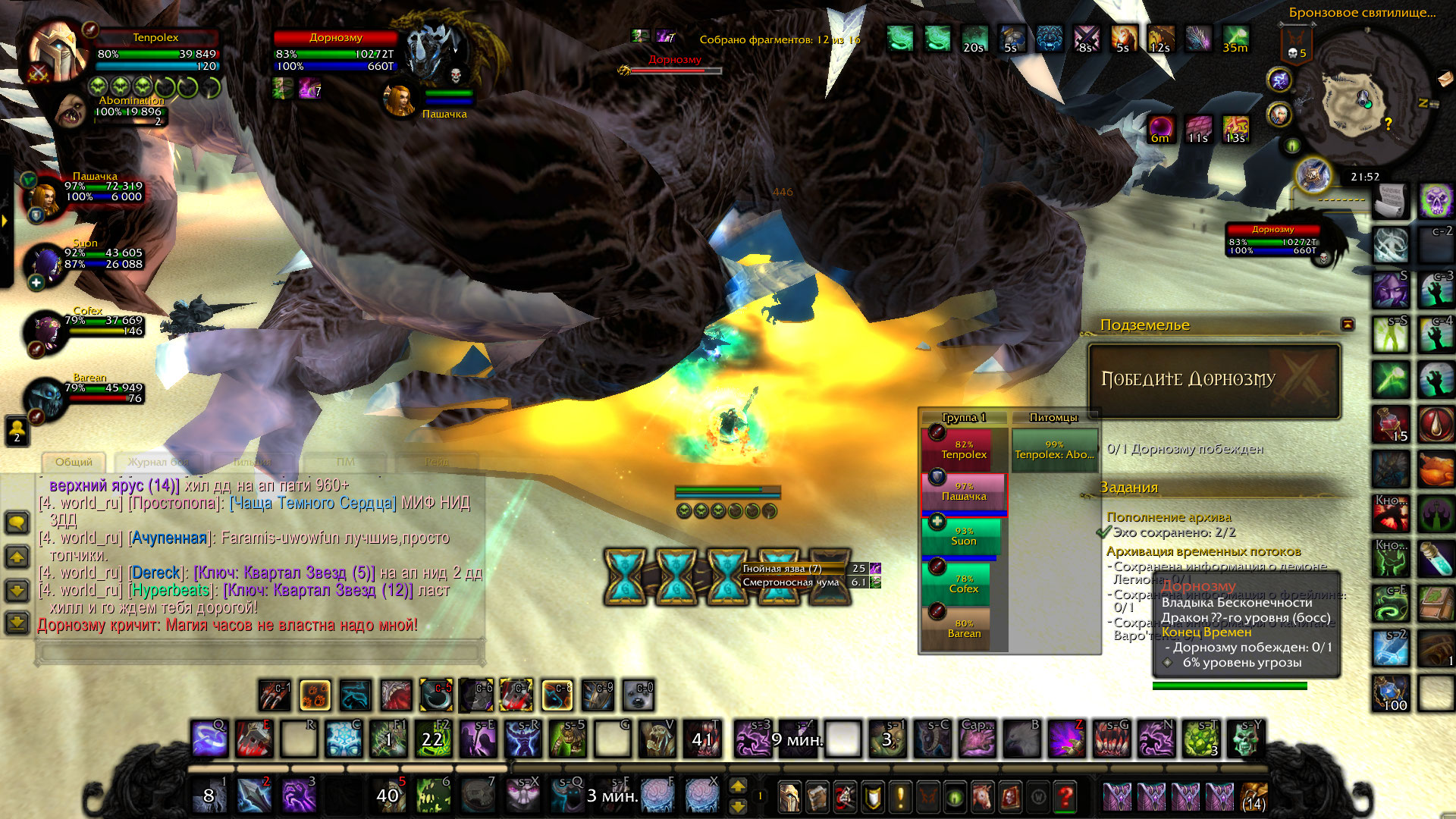The image size is (1456, 819).
Task: Click the Пополнение архива quest entry
Action: (x=1169, y=517)
